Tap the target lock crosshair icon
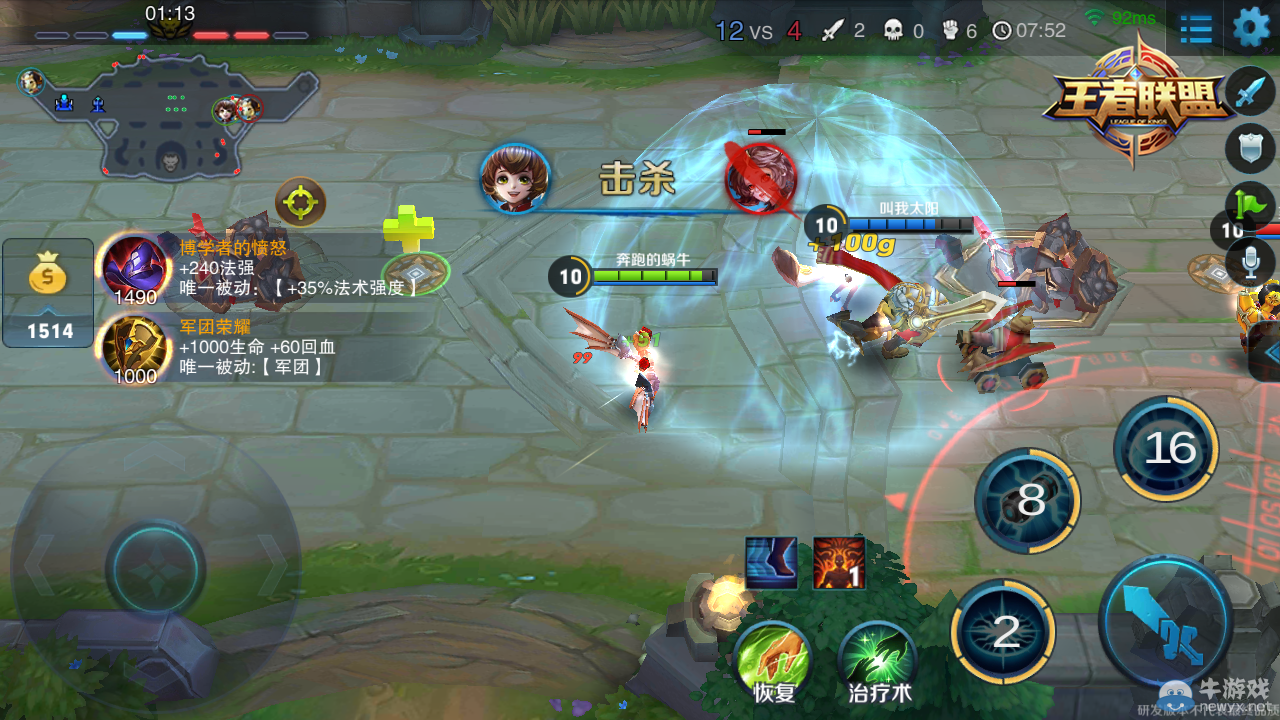 [x=300, y=203]
